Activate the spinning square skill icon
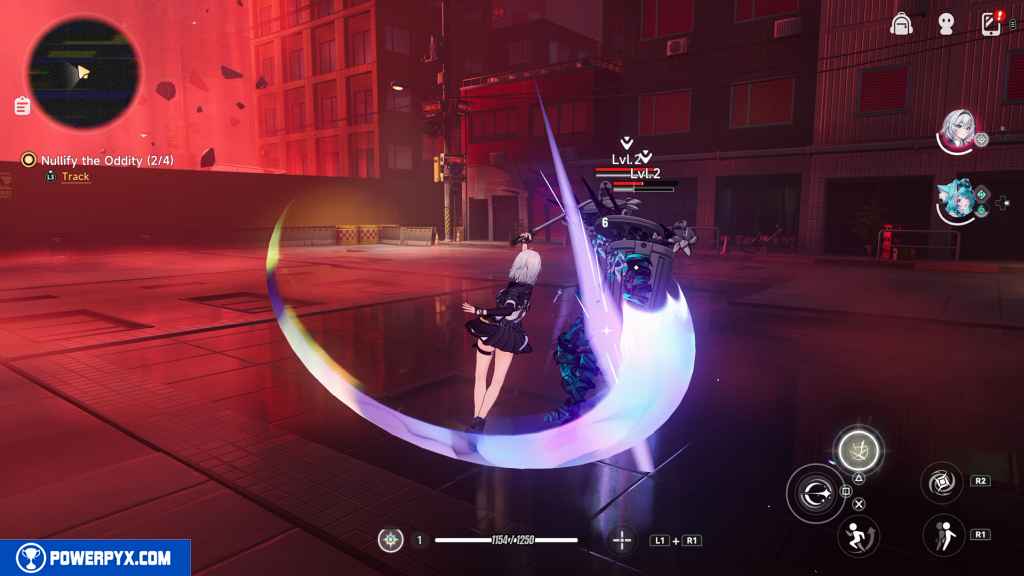The height and width of the screenshot is (576, 1024). (x=941, y=482)
